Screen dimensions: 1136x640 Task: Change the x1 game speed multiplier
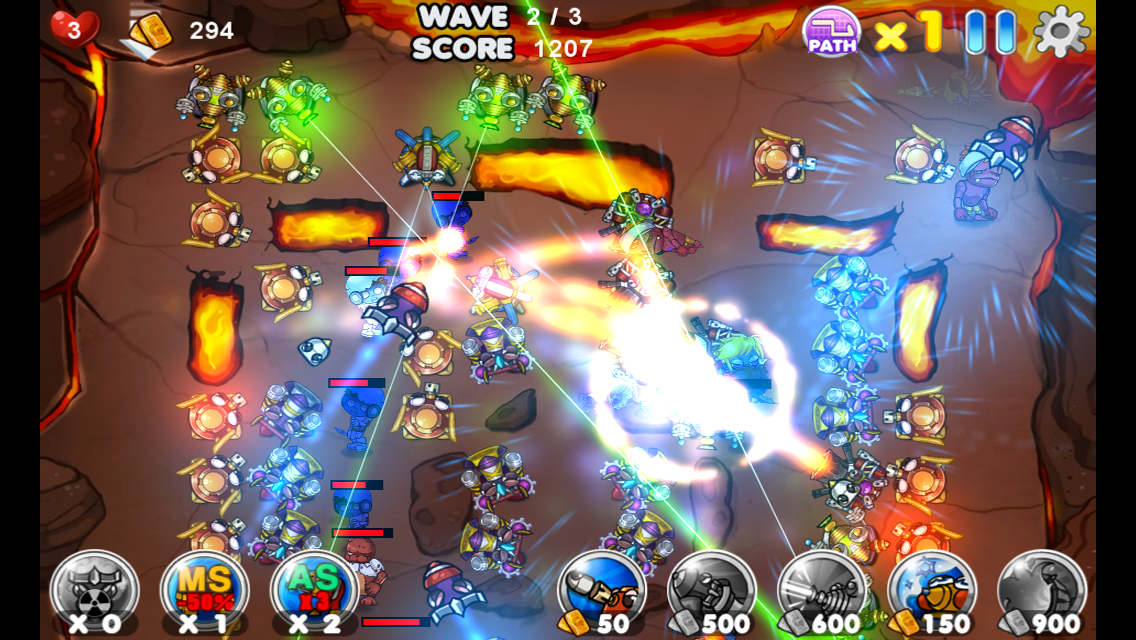pos(908,33)
